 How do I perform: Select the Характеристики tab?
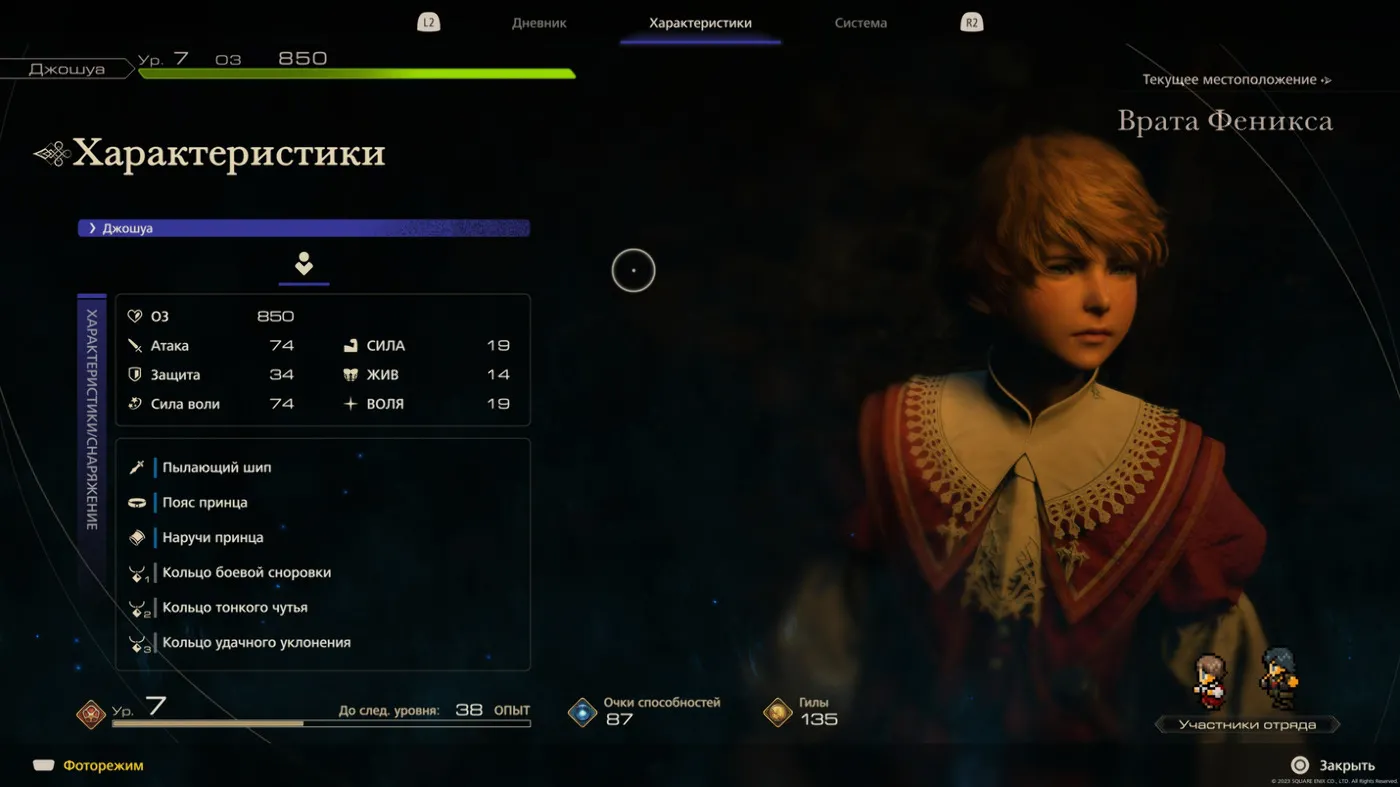(700, 23)
